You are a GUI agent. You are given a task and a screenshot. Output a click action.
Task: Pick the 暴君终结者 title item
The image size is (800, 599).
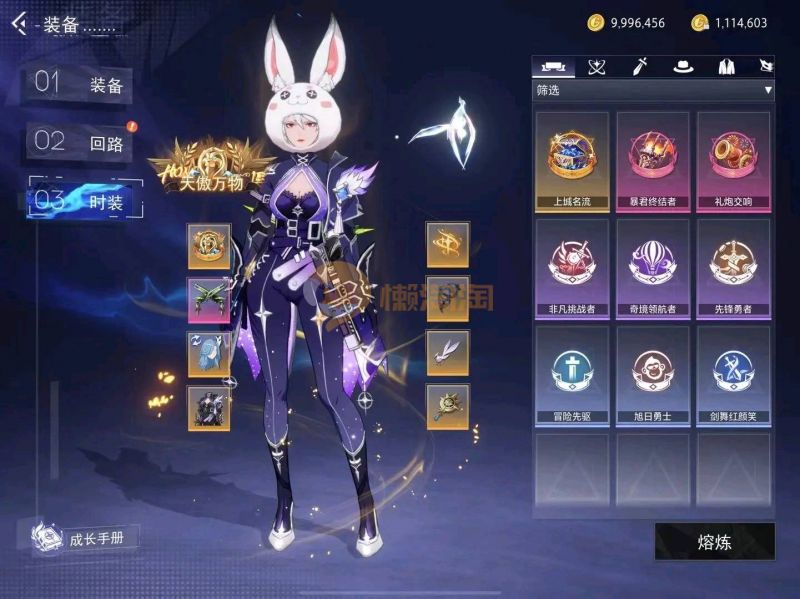[652, 160]
